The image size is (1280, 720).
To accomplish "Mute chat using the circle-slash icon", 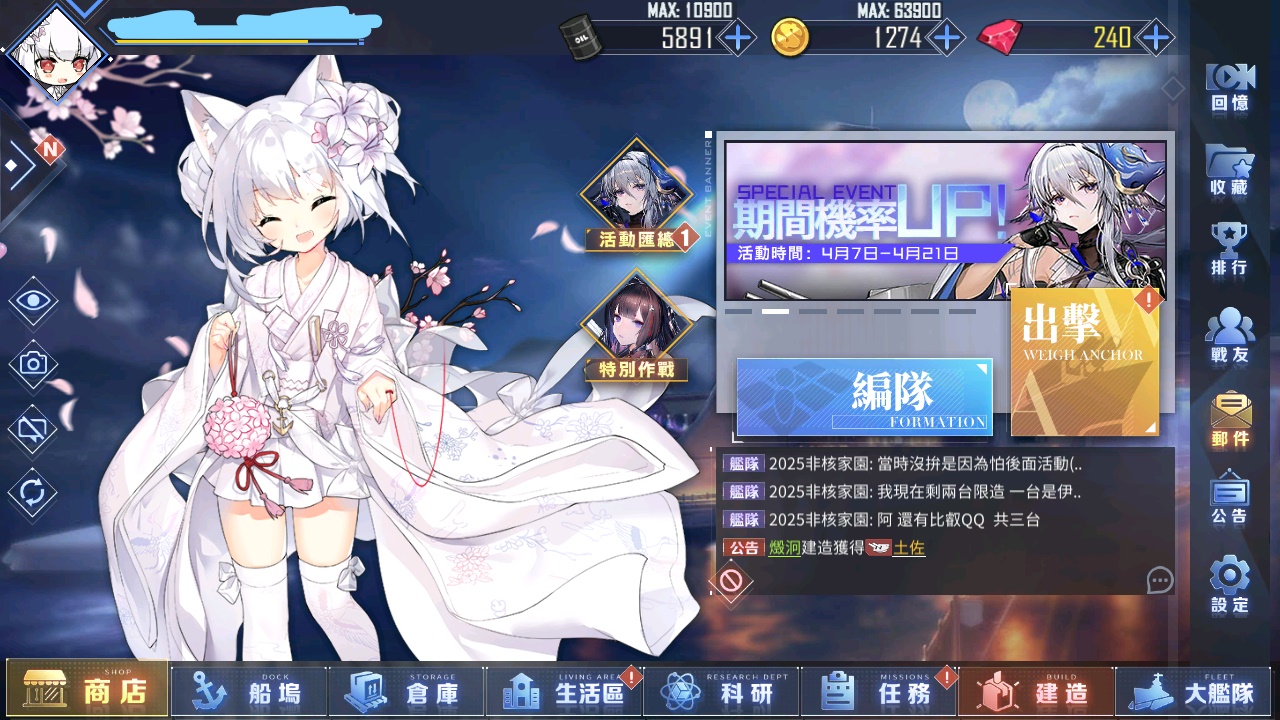I will tap(729, 581).
